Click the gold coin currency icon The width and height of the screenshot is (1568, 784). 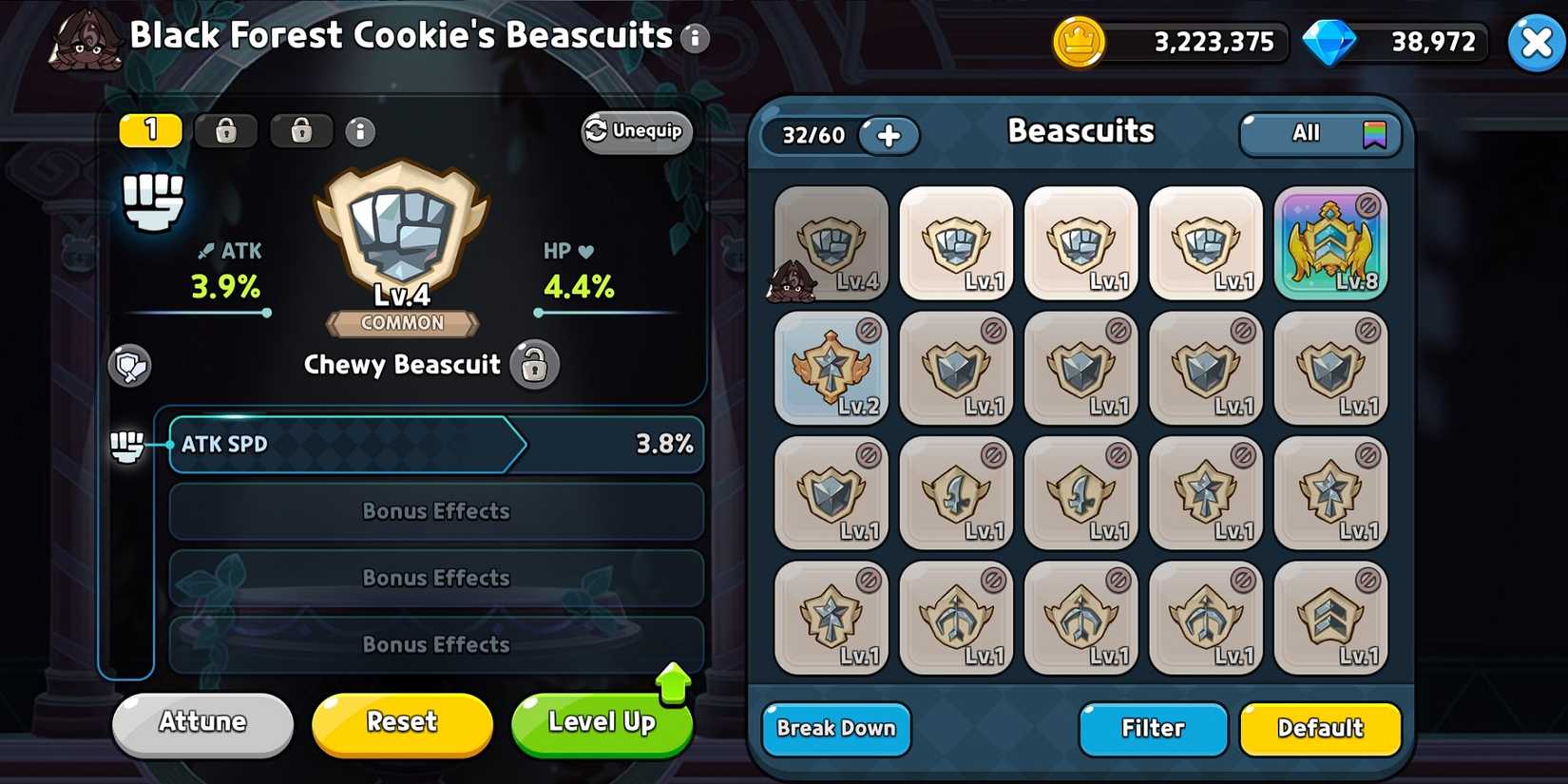pyautogui.click(x=1079, y=42)
